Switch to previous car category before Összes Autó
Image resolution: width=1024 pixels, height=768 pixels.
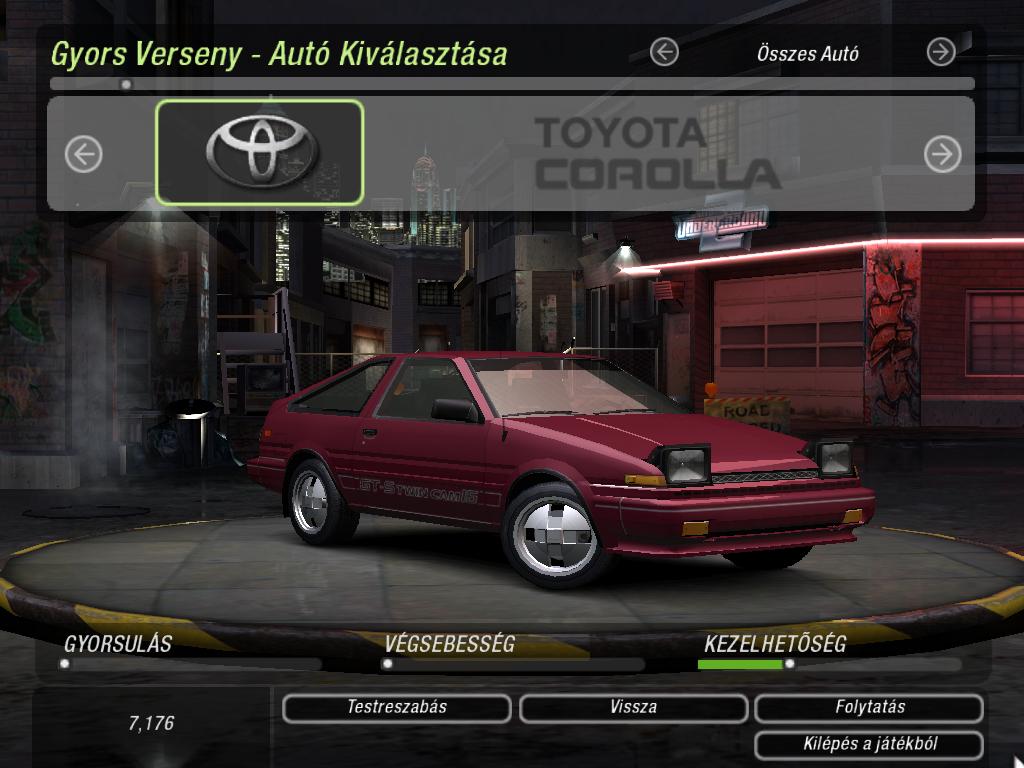point(664,52)
